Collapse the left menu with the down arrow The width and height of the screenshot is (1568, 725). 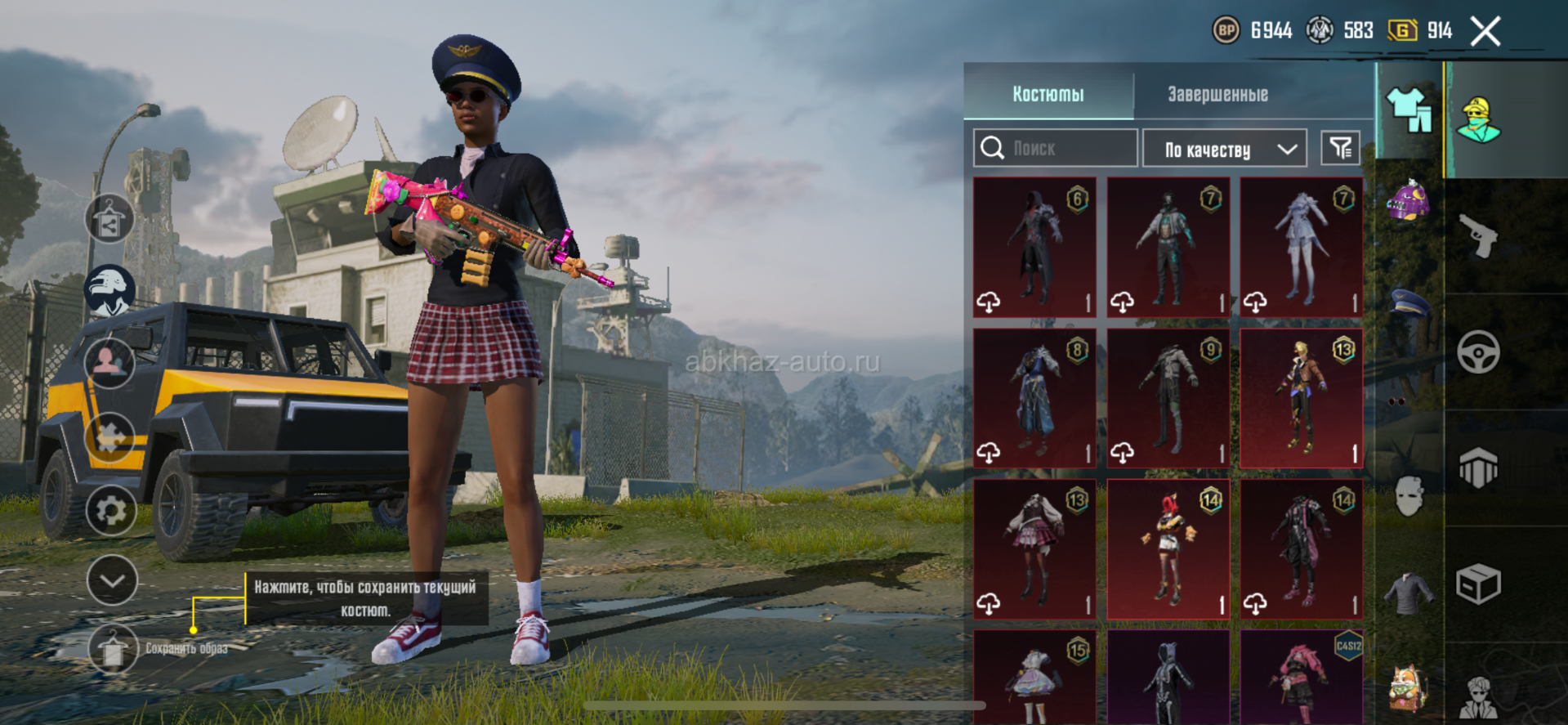[112, 580]
